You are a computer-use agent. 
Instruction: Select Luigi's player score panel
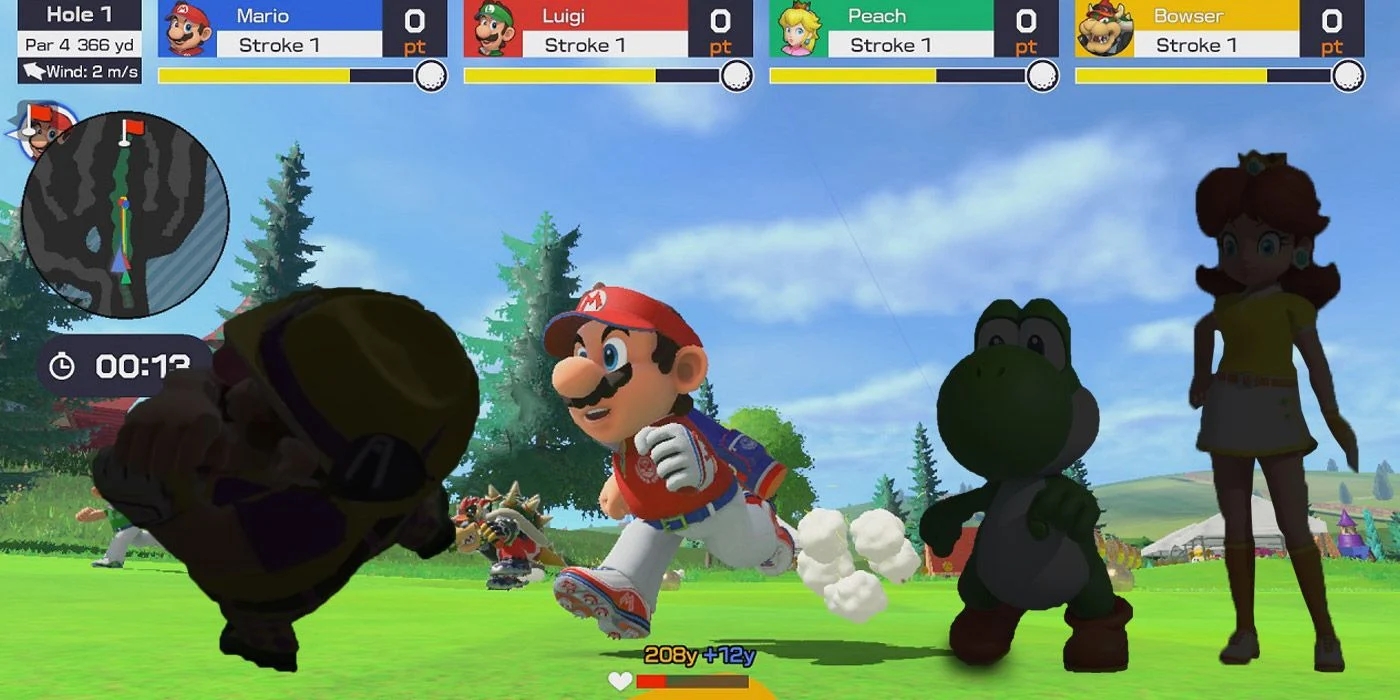click(608, 30)
